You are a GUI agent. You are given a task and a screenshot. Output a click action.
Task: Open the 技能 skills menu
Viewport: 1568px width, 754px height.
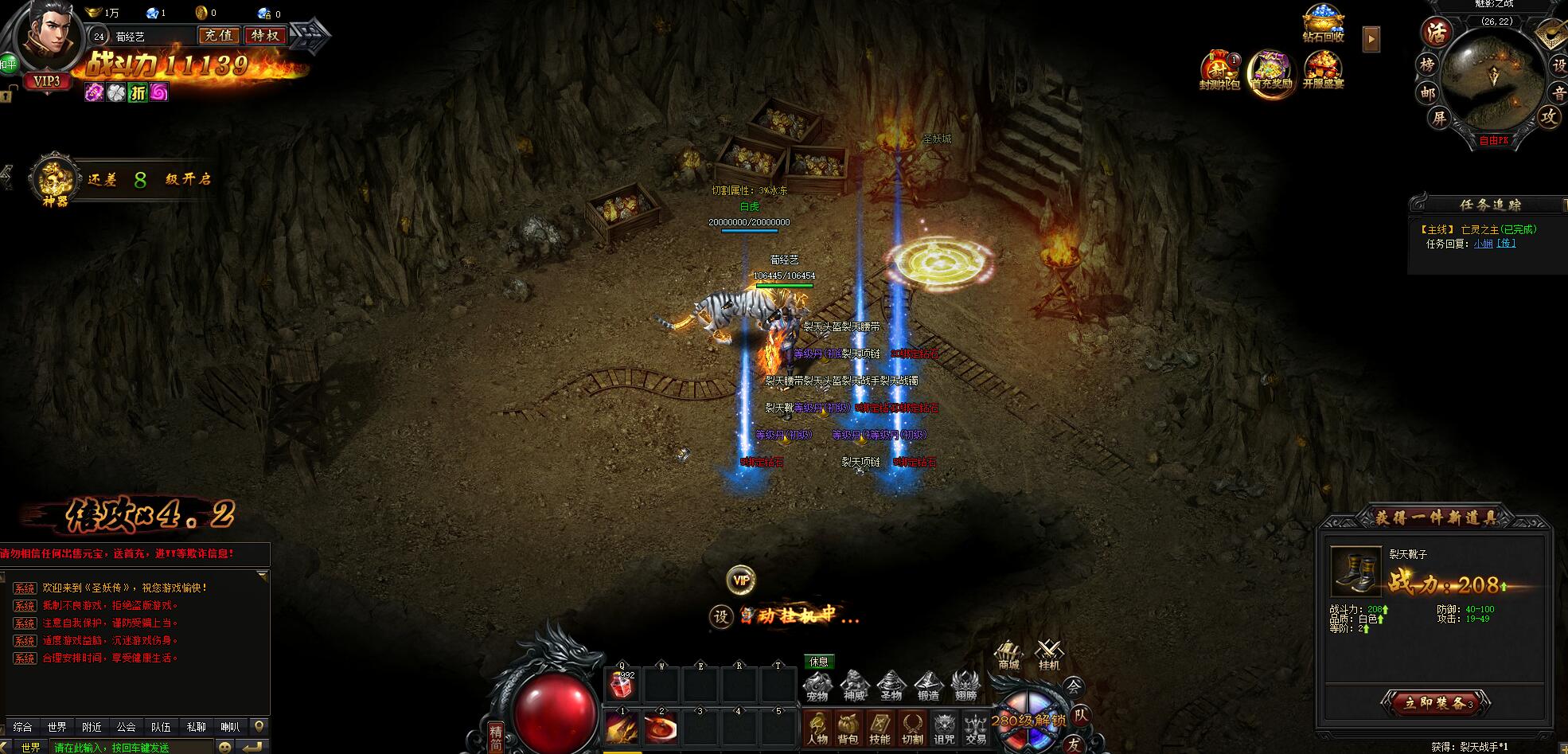[880, 728]
